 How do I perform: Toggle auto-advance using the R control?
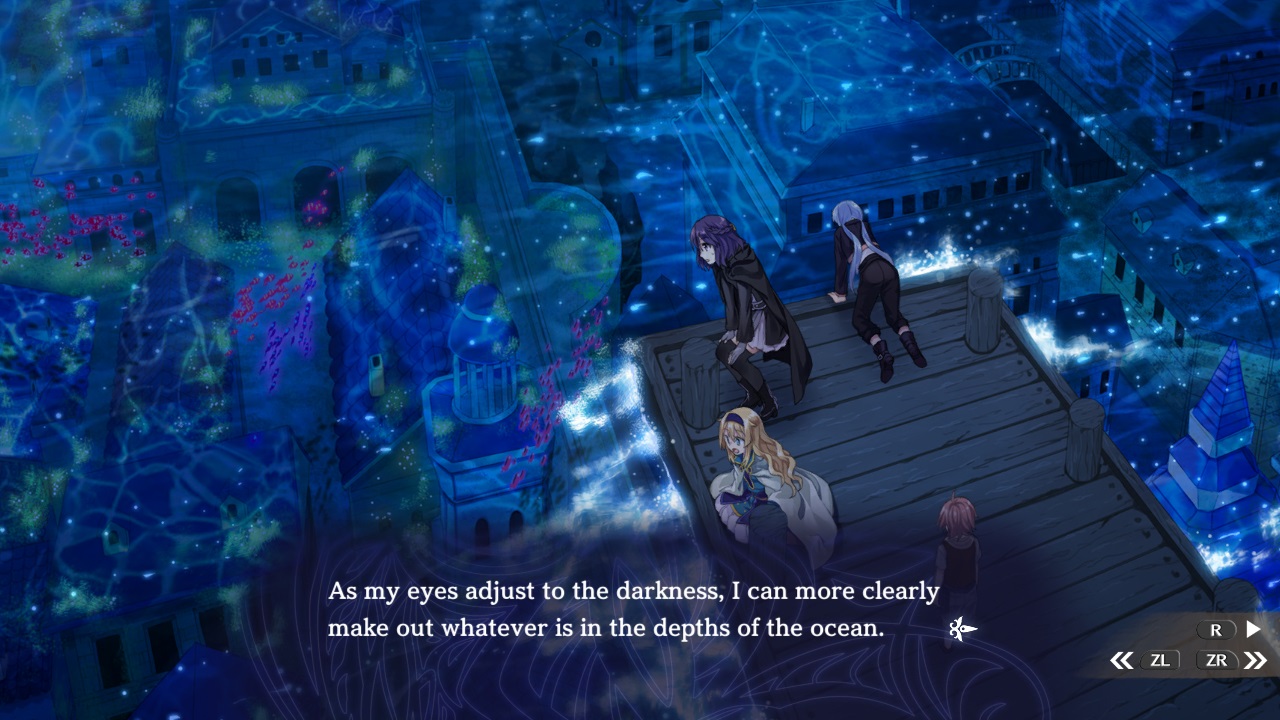(x=1216, y=629)
